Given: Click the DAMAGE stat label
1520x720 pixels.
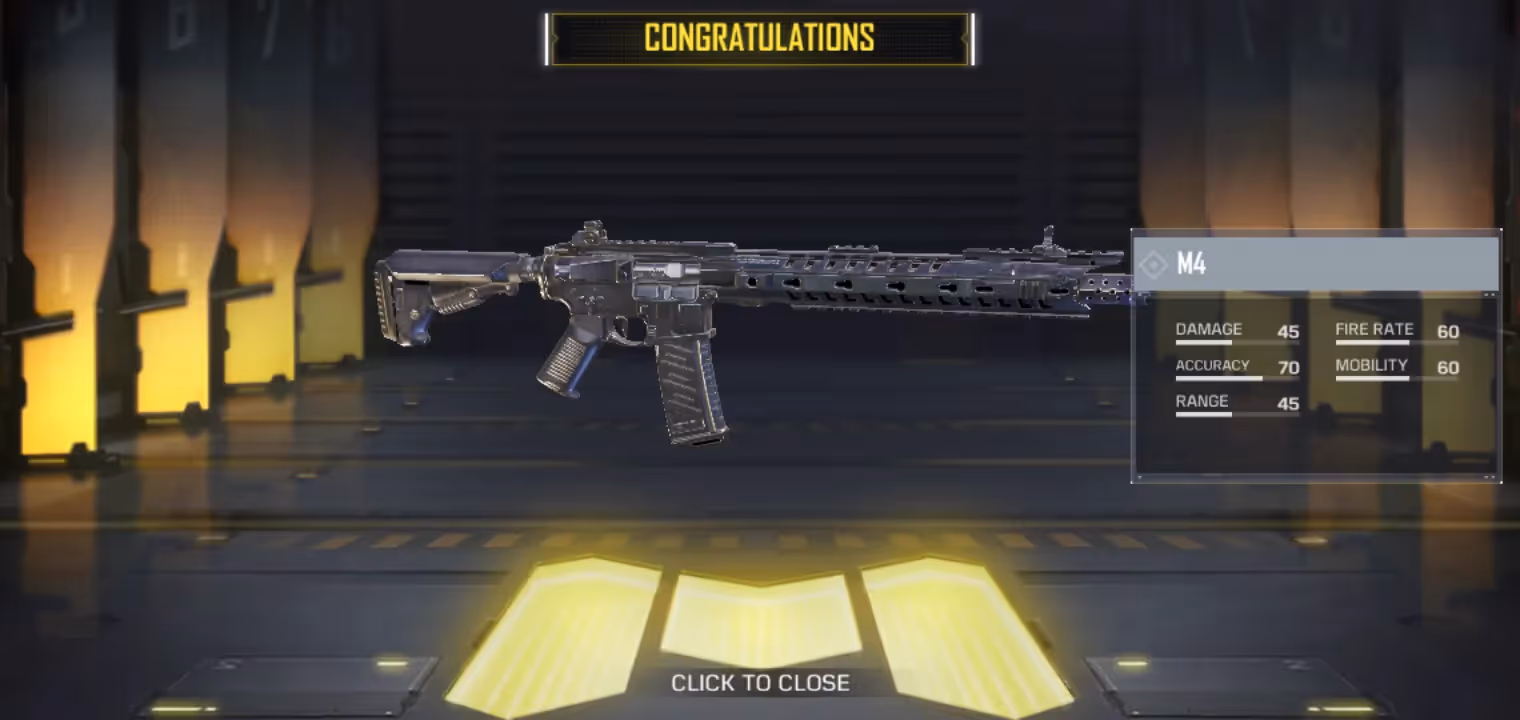Looking at the screenshot, I should point(1209,328).
